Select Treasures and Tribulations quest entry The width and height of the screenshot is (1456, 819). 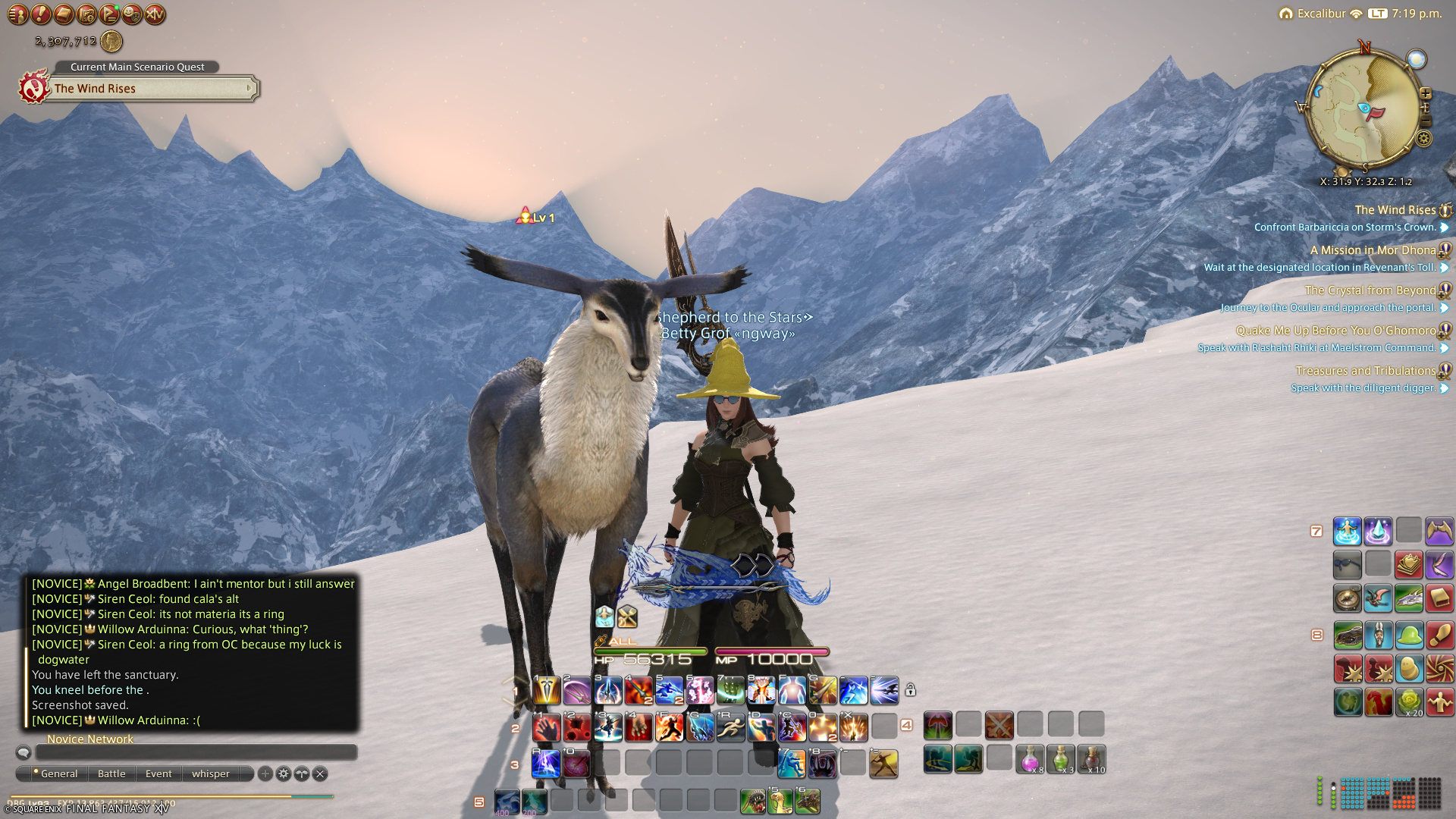(1365, 371)
